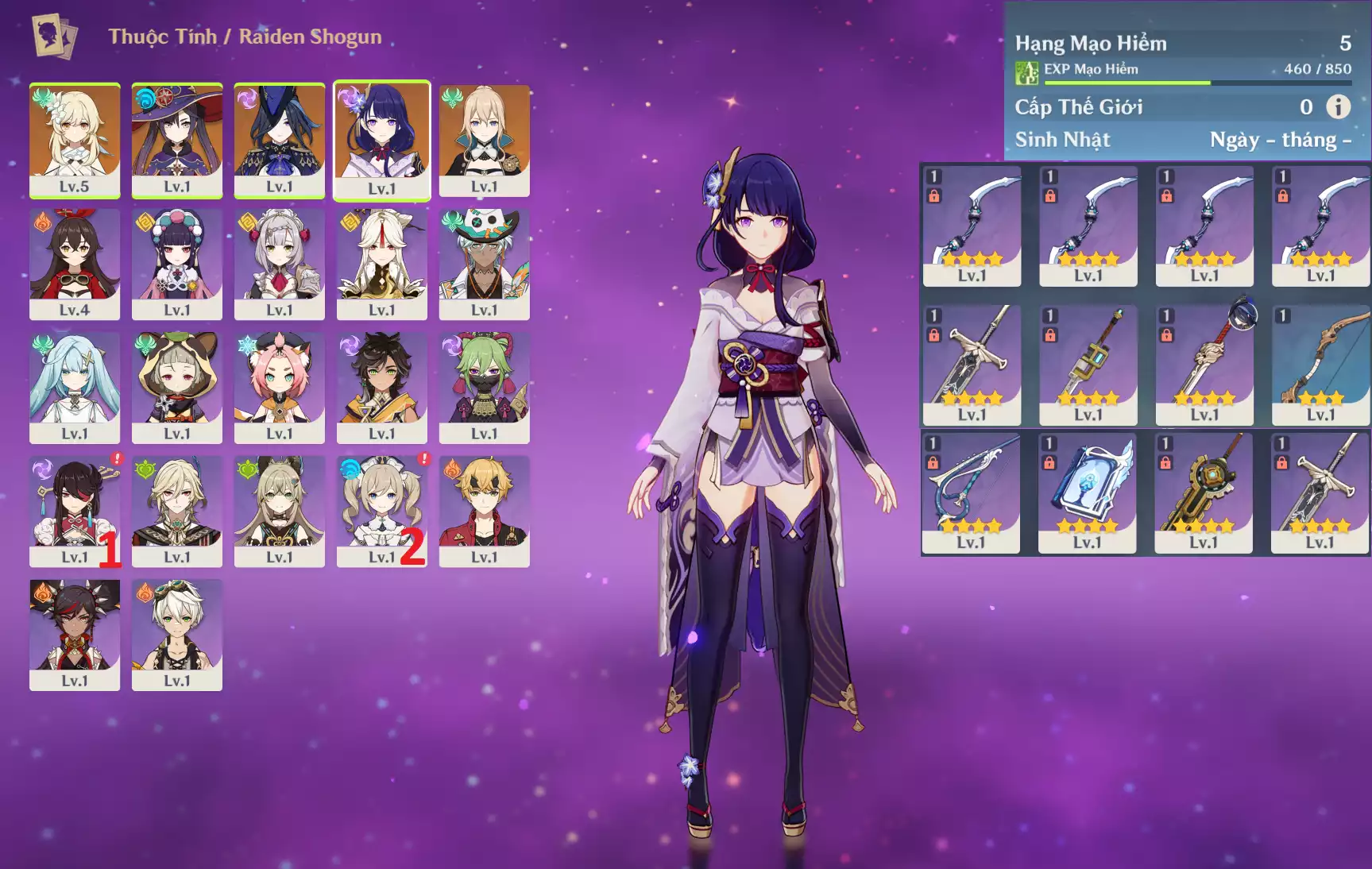
Task: Choose the blue catalyst book weapon
Action: coord(1088,492)
